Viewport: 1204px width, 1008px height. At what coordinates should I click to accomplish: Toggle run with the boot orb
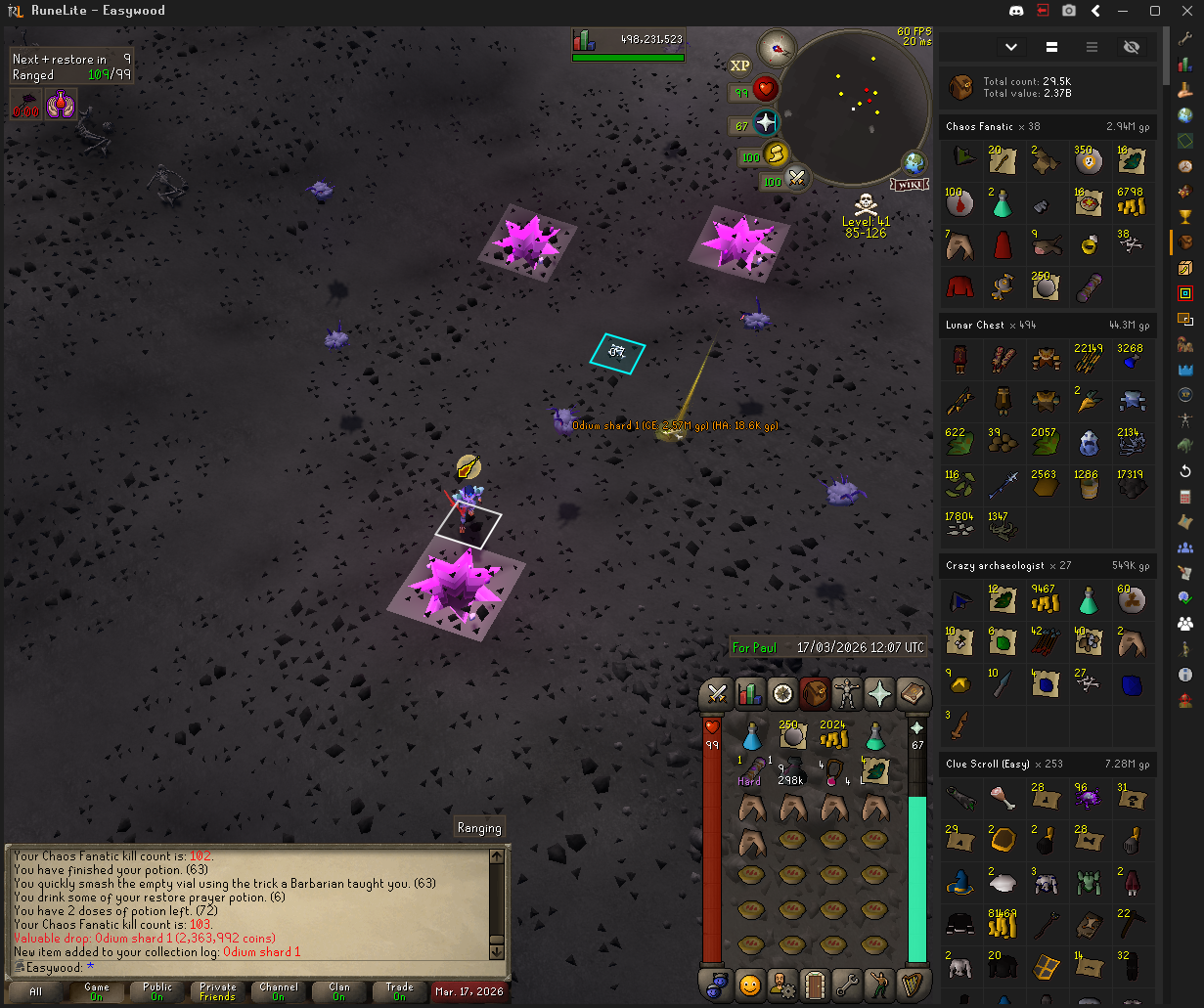click(x=776, y=153)
